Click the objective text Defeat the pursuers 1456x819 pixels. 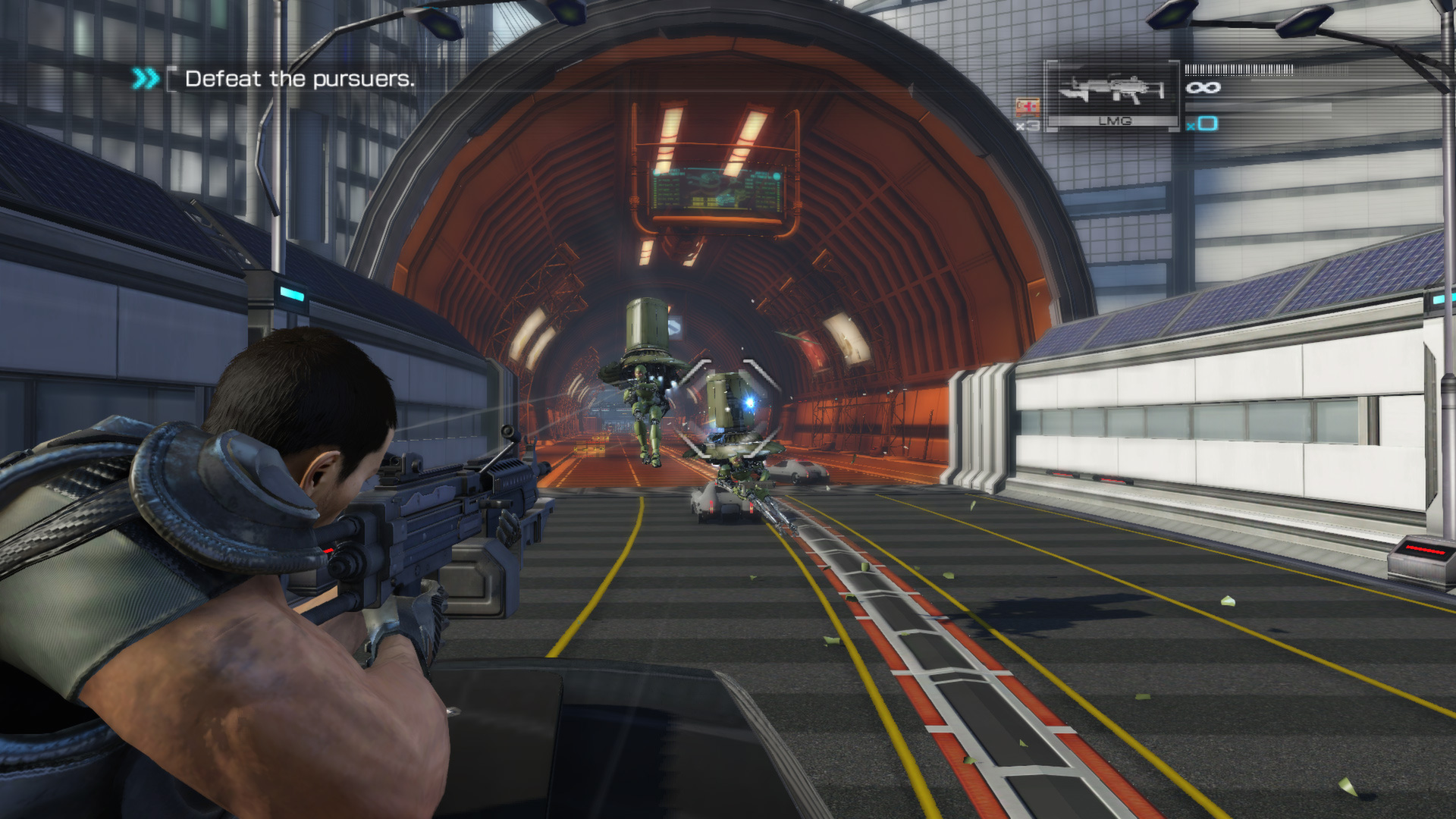(x=300, y=78)
